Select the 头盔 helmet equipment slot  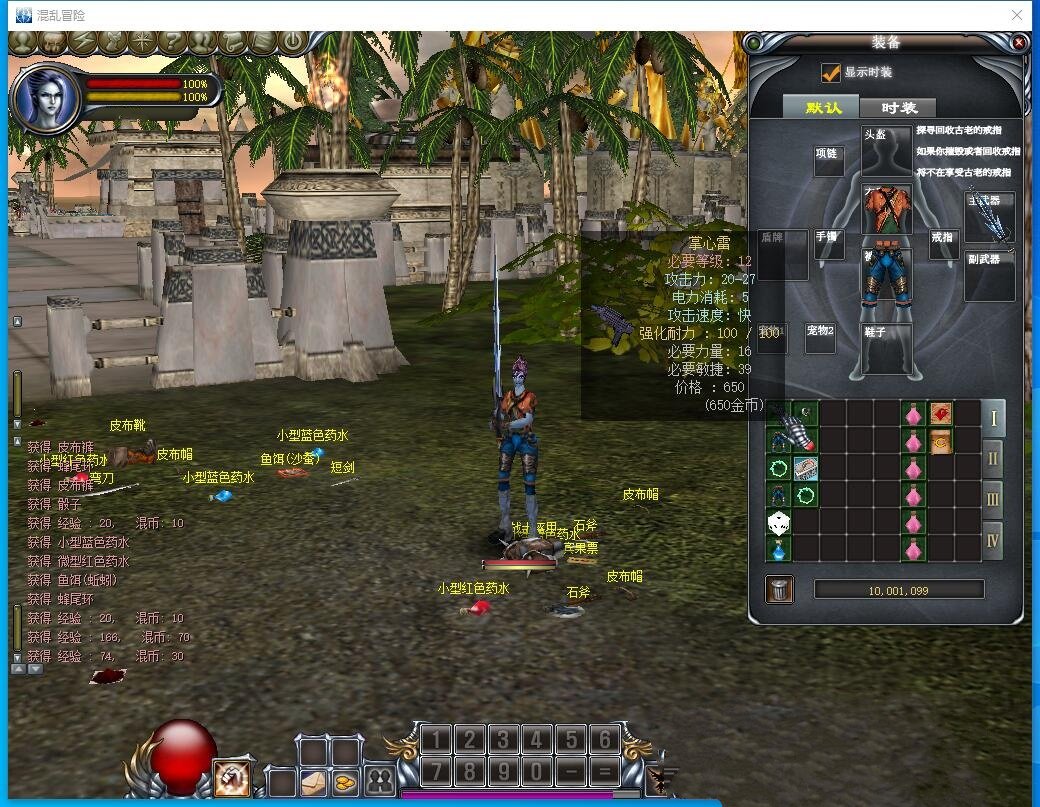(x=886, y=150)
